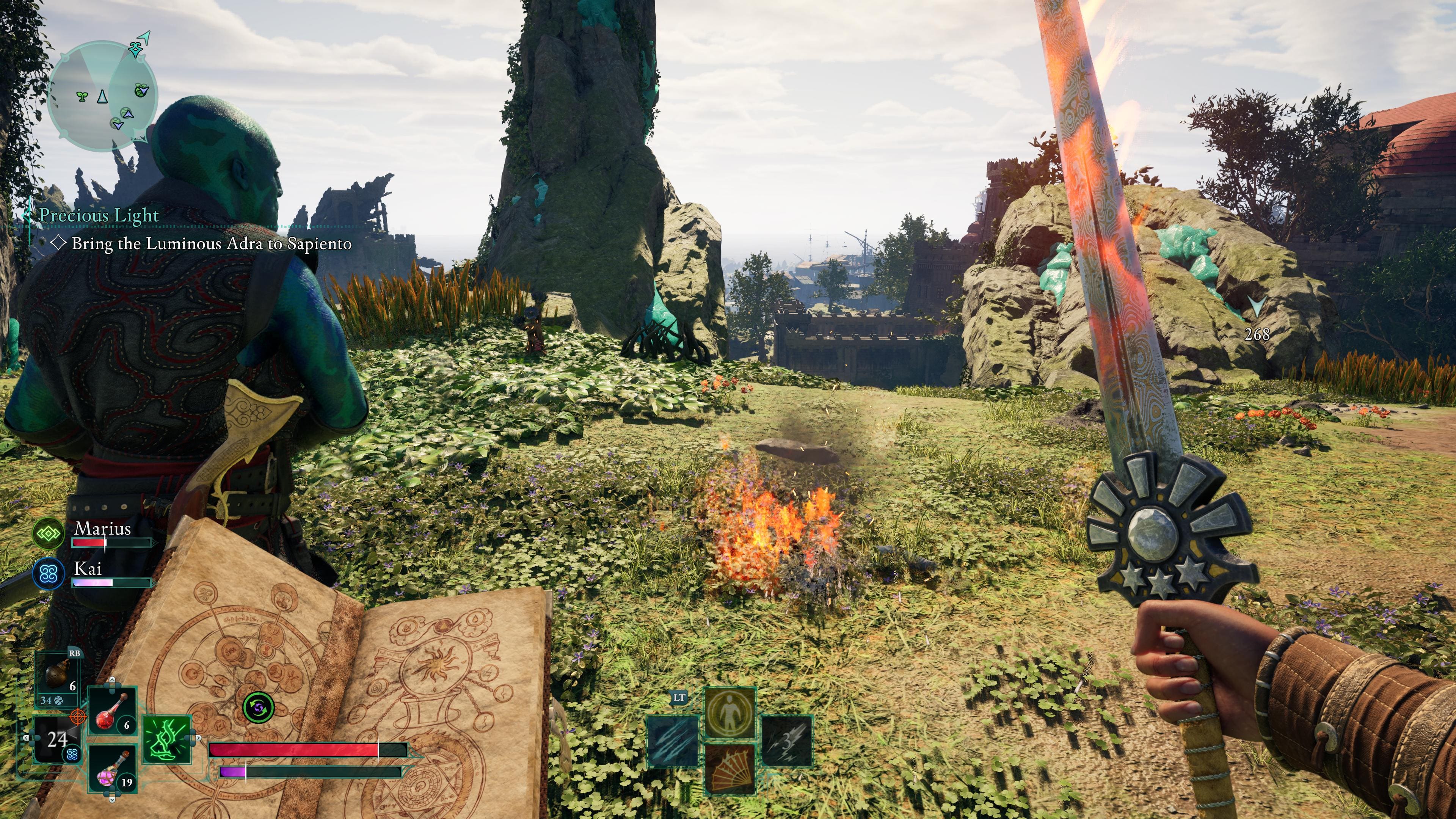1456x819 pixels.
Task: Drink the pink essence potion
Action: click(113, 769)
